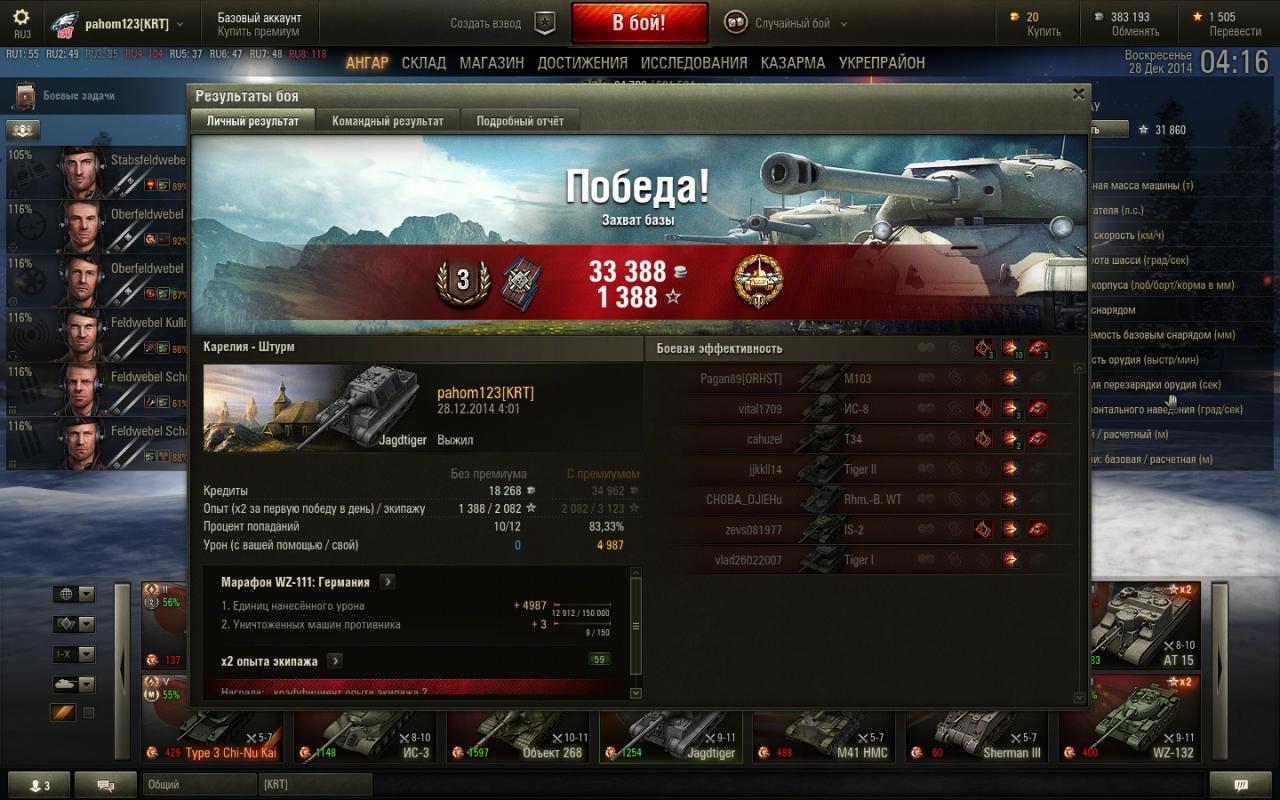Viewport: 1280px width, 800px height.
Task: Open the Подробный отчёт tab
Action: (x=520, y=121)
